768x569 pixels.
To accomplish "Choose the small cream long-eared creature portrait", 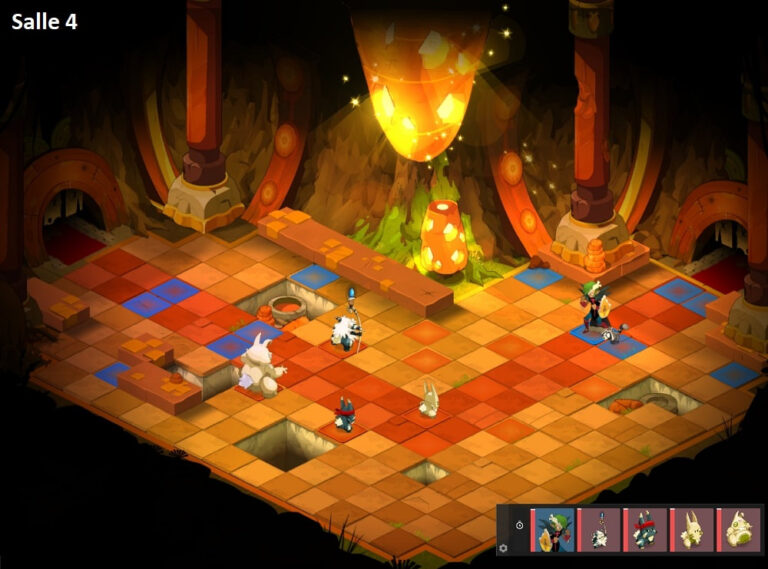I will (692, 530).
